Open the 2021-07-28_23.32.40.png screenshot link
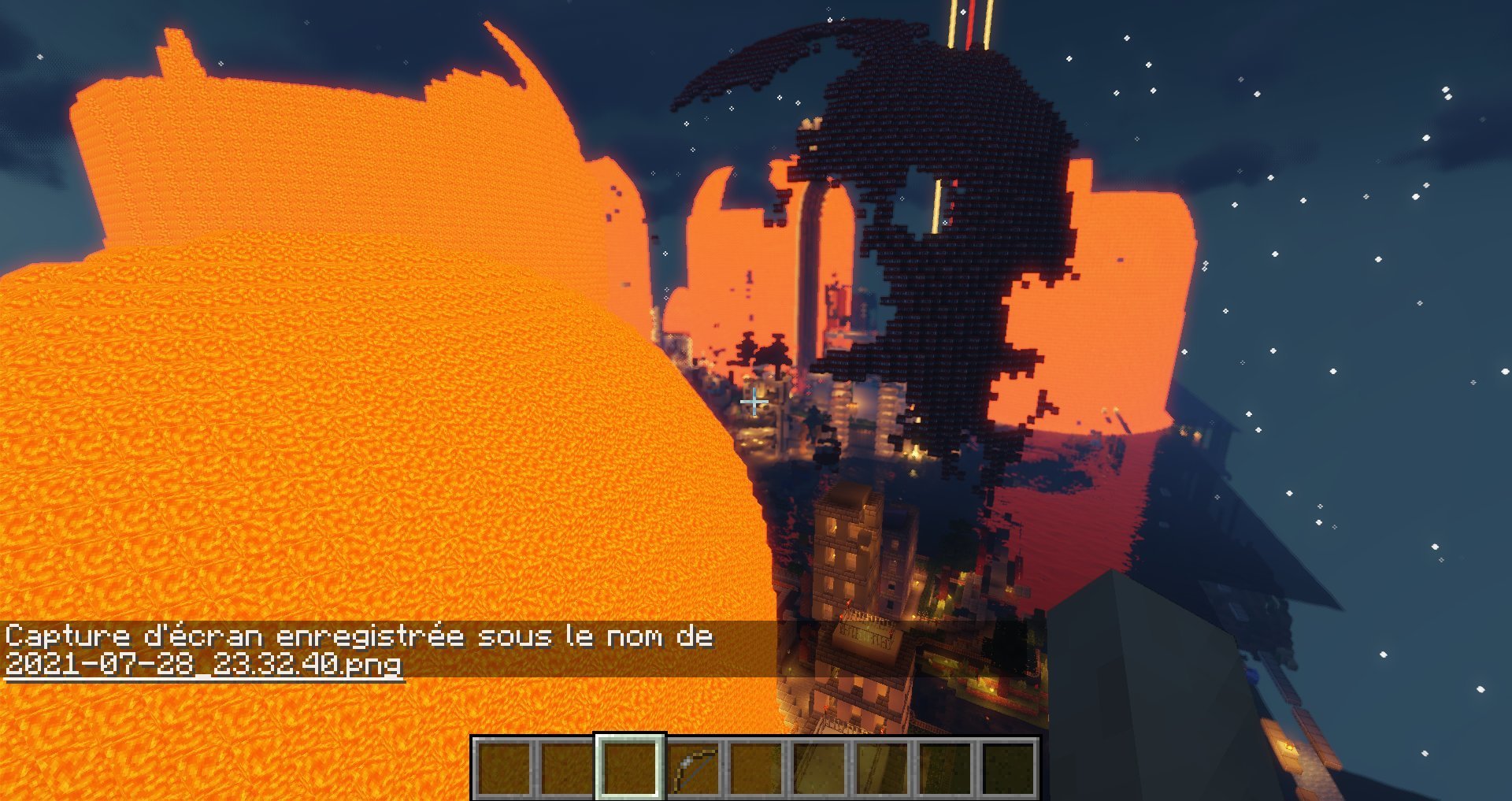Screen dimensions: 1512x801 coord(204,664)
